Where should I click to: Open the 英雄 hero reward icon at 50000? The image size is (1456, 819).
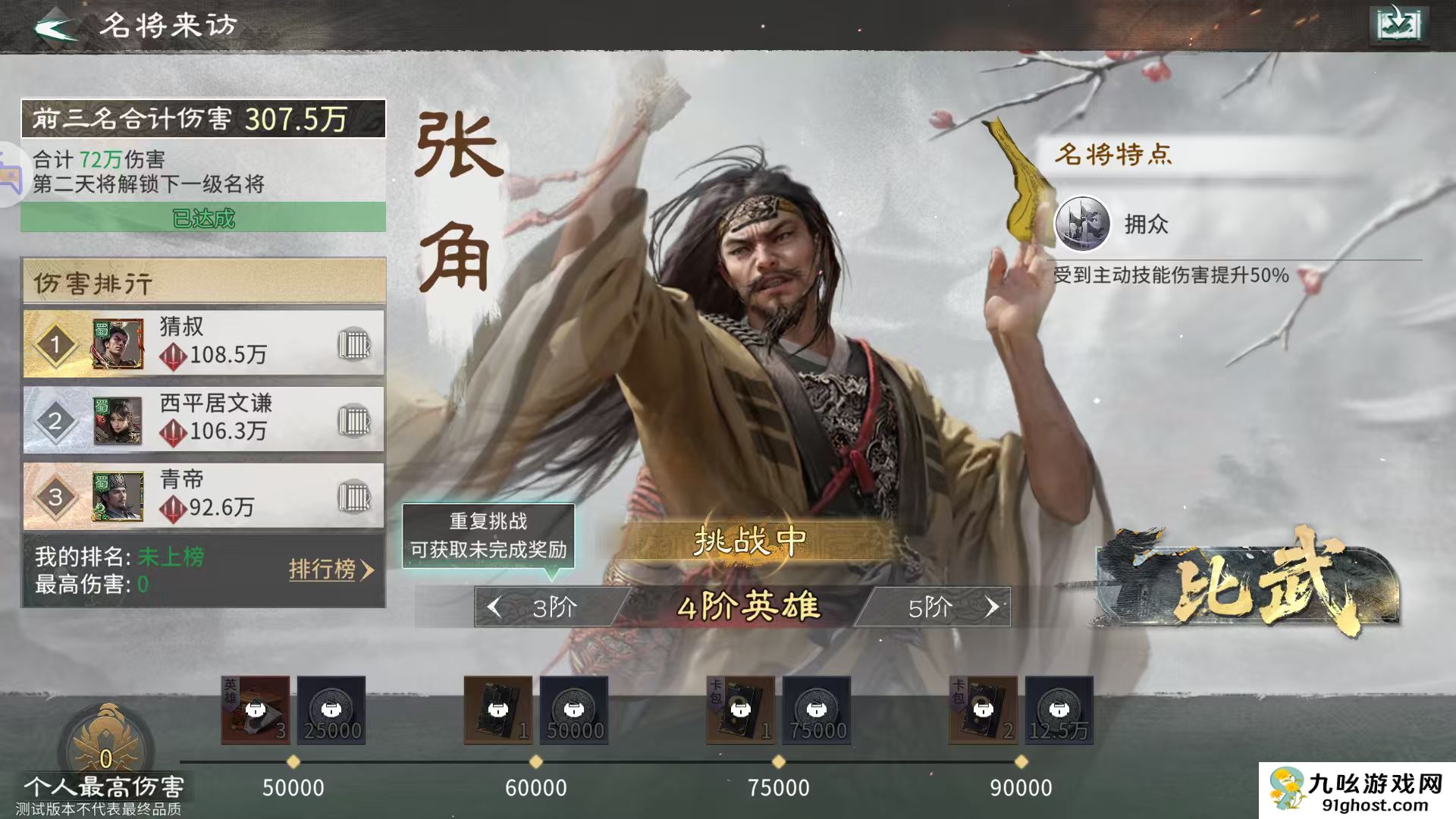pos(256,711)
